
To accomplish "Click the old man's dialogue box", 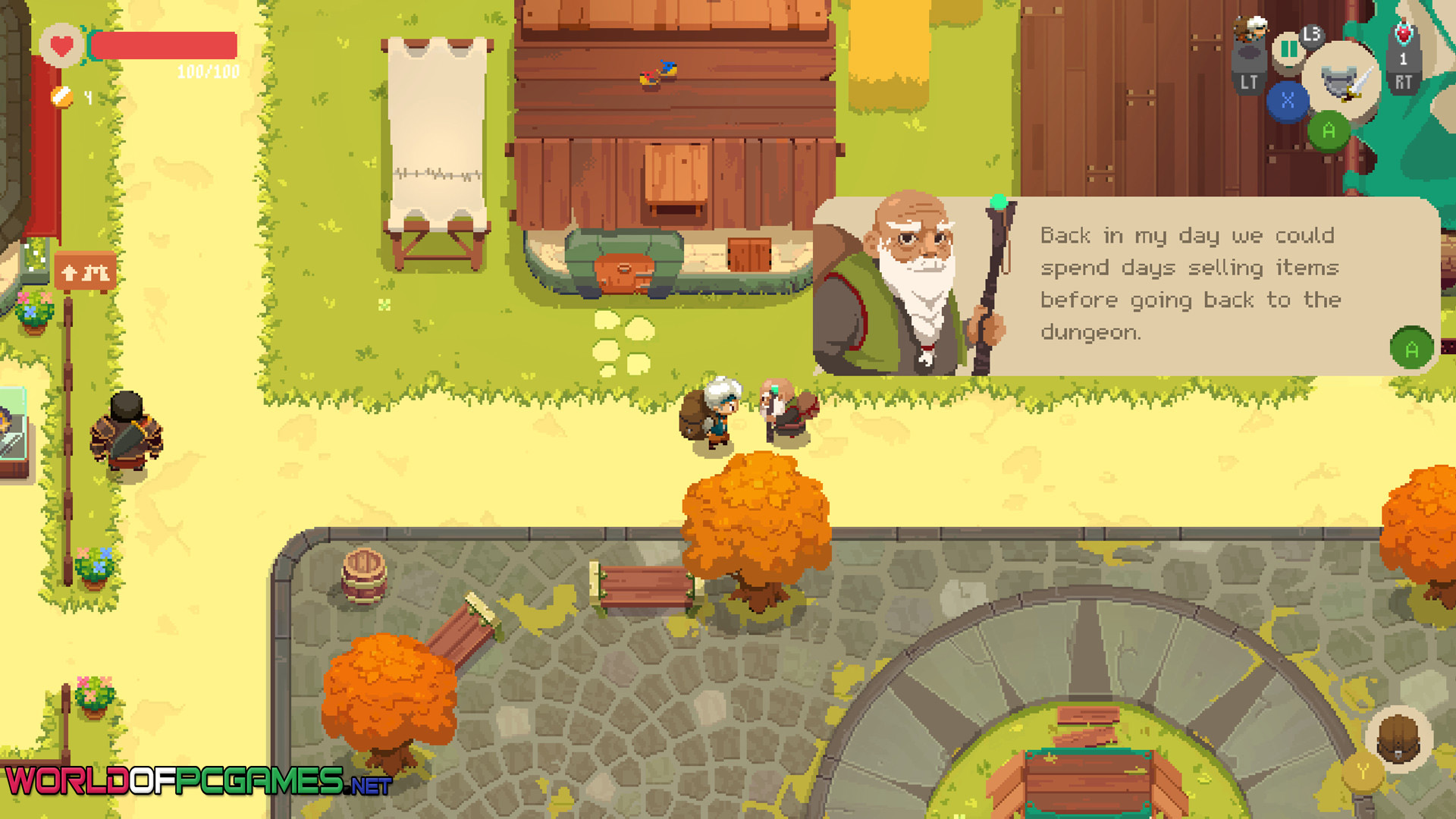I will [1125, 286].
